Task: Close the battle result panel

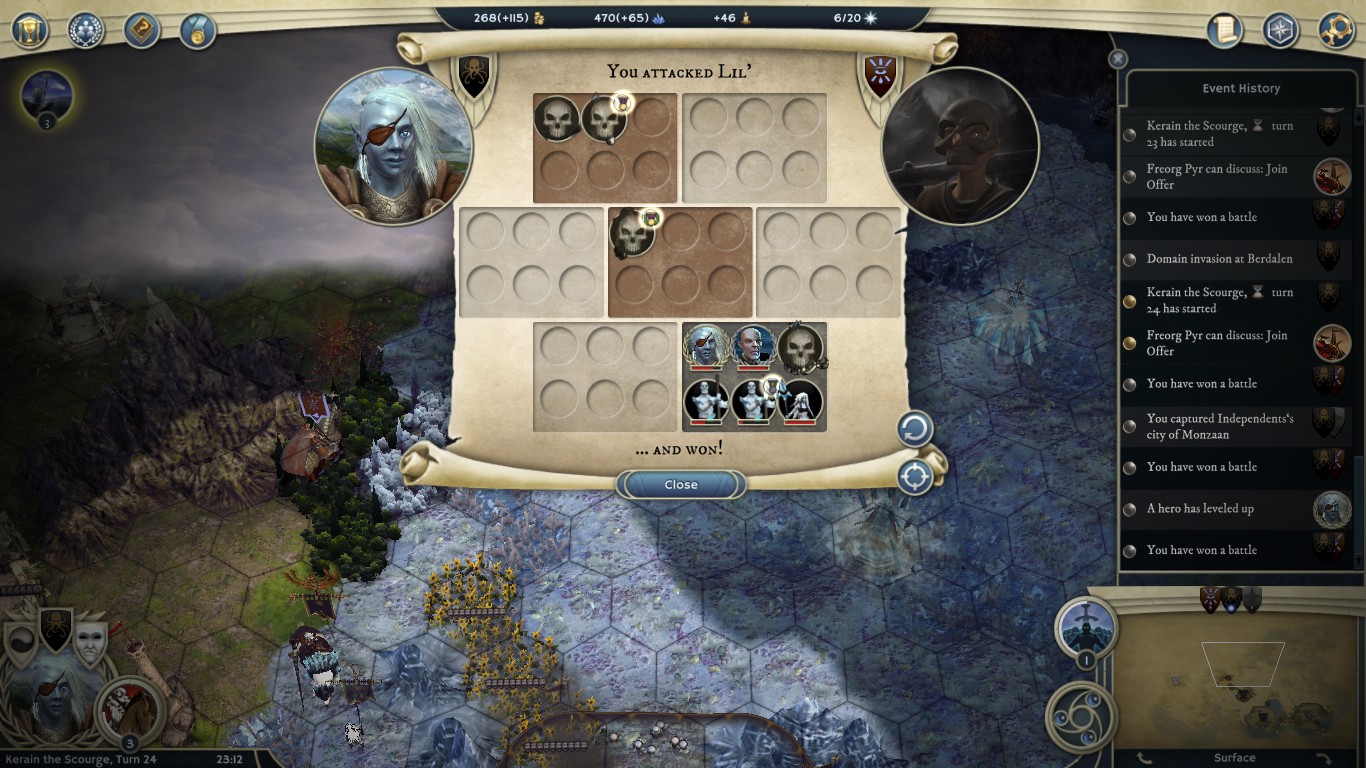Action: click(x=681, y=485)
